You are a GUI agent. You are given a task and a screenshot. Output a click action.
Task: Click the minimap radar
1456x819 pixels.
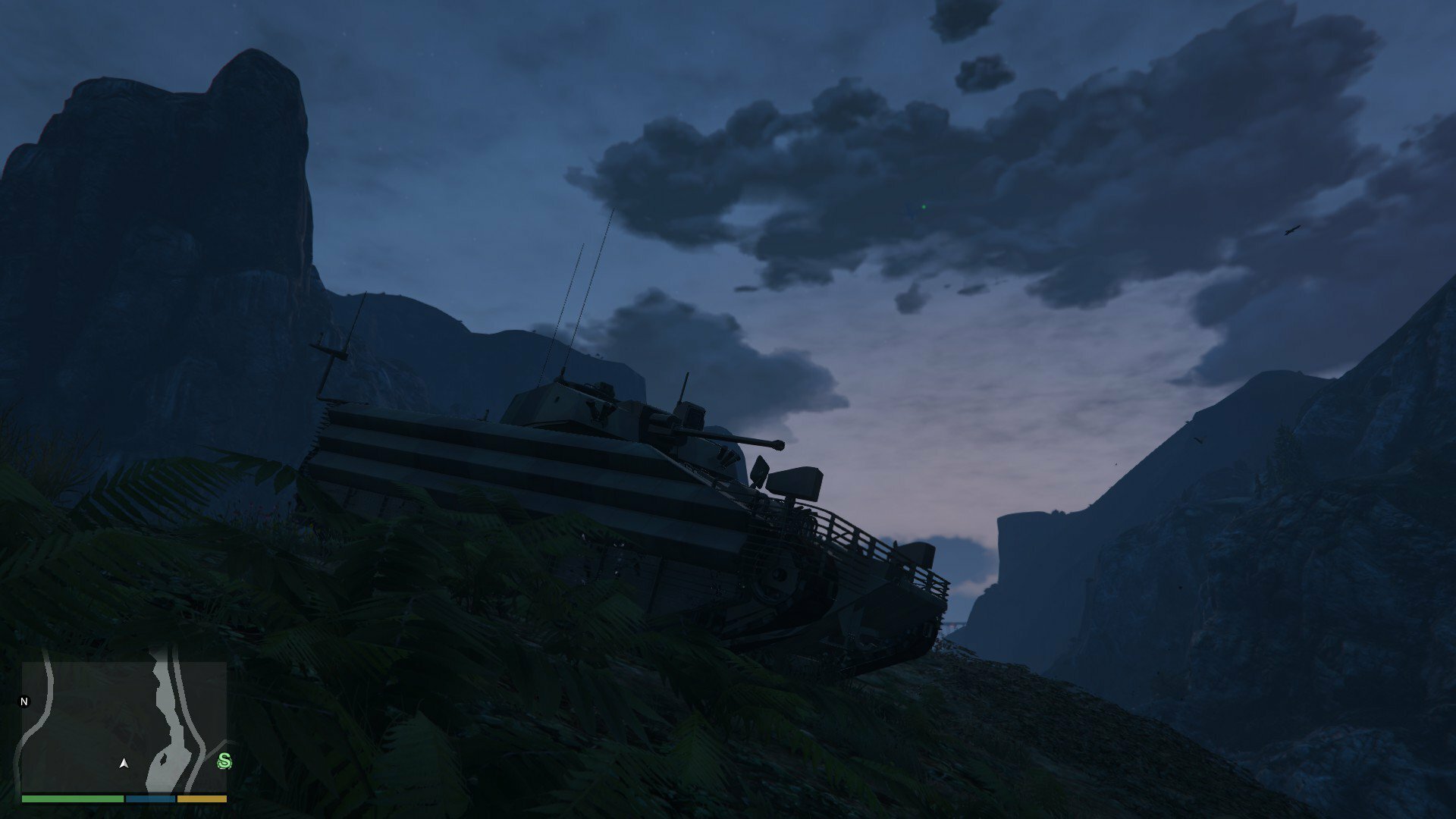(124, 726)
